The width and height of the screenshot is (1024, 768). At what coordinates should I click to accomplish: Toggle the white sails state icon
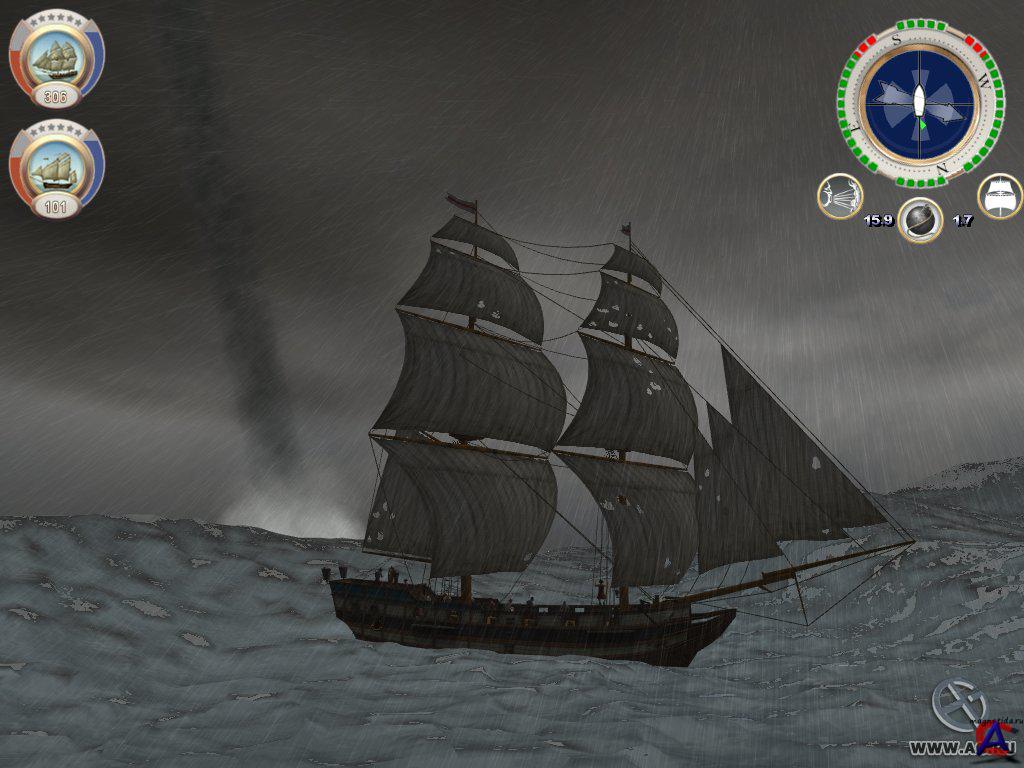(x=999, y=196)
